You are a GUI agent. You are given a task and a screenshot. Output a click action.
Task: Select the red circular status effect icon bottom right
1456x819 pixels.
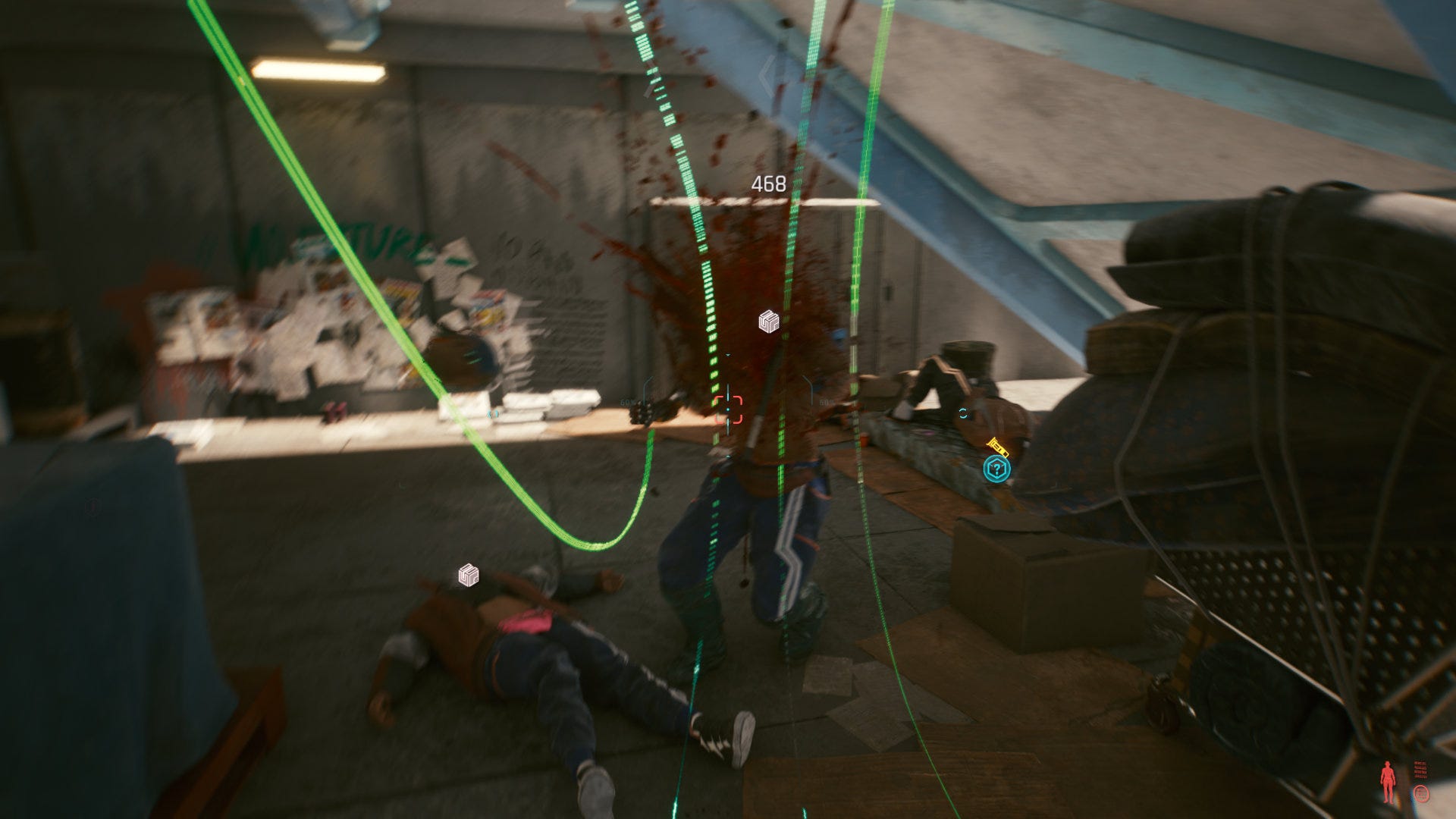[1422, 793]
